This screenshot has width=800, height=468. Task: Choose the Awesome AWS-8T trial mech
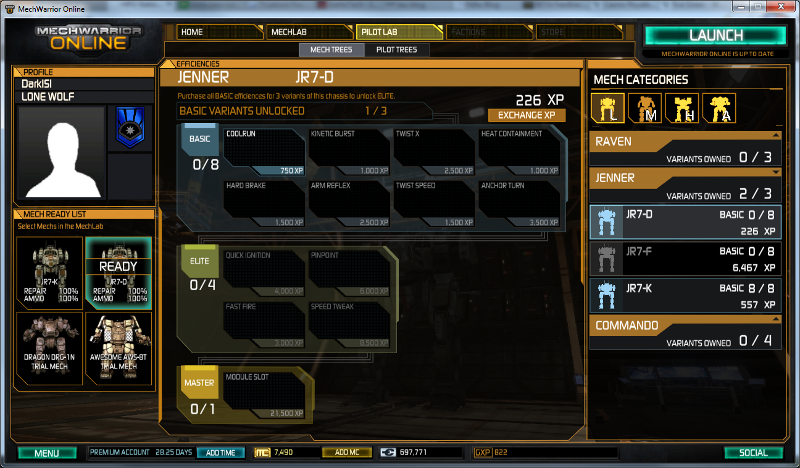pyautogui.click(x=118, y=342)
